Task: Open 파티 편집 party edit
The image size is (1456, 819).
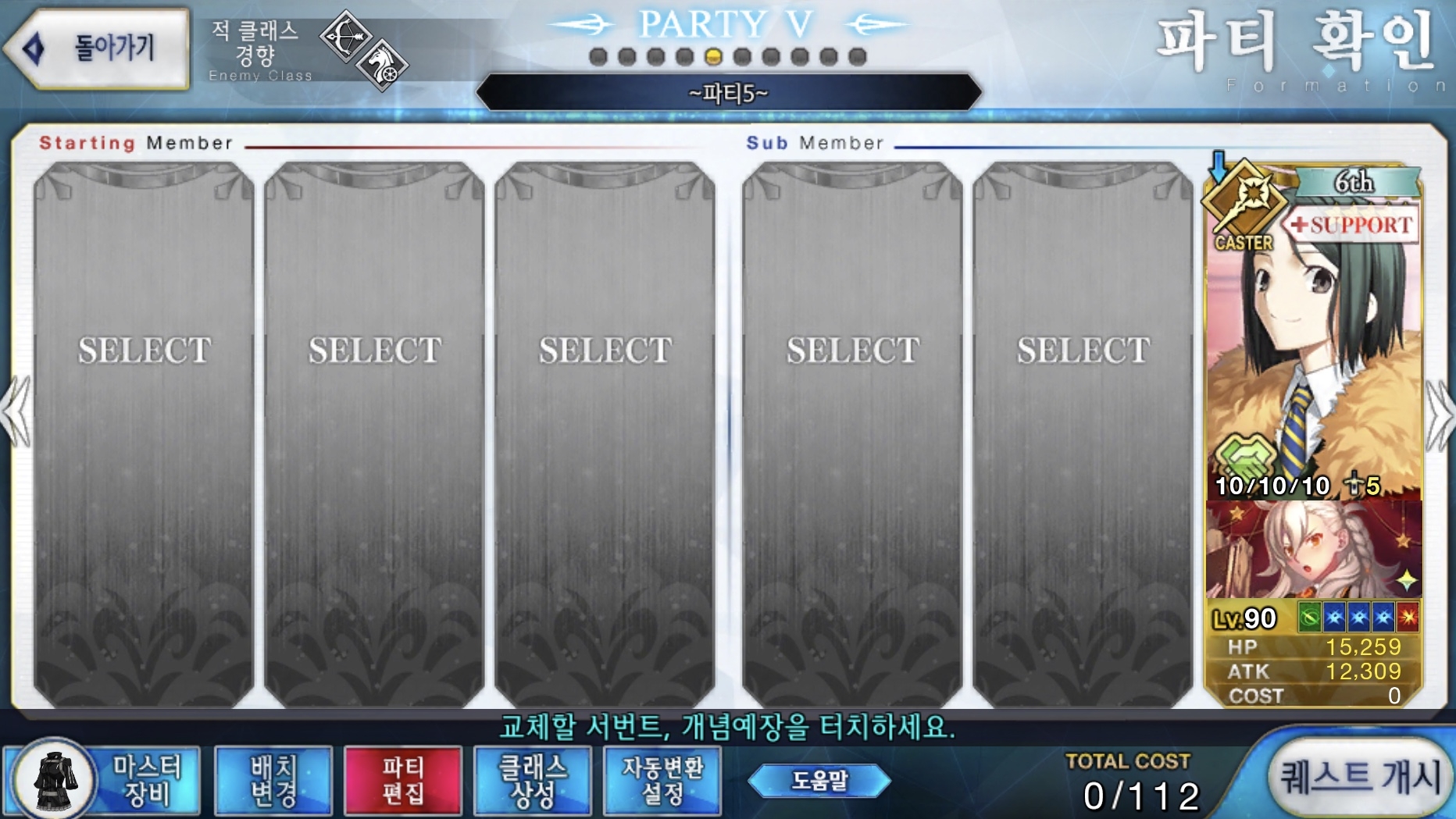Action: pyautogui.click(x=403, y=780)
